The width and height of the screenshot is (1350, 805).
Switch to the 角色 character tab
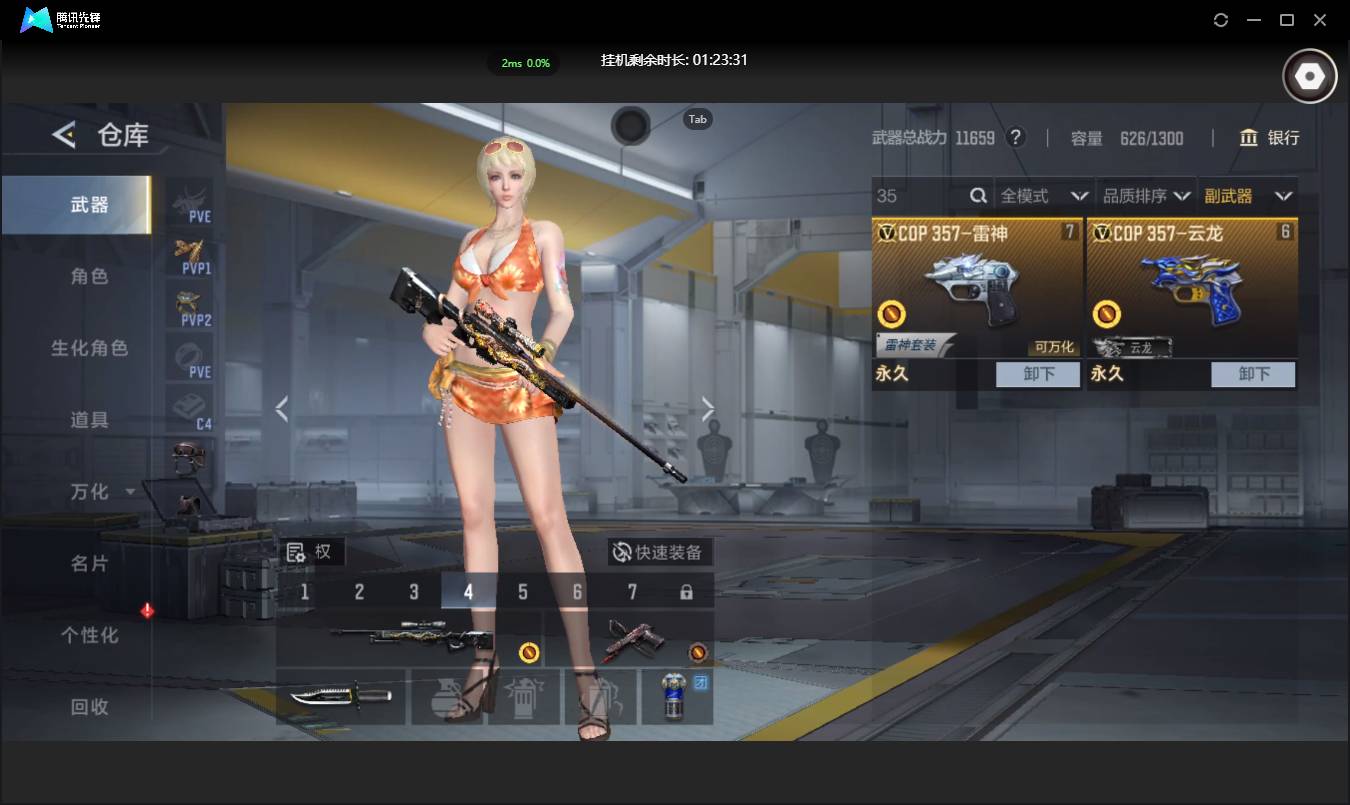[89, 277]
